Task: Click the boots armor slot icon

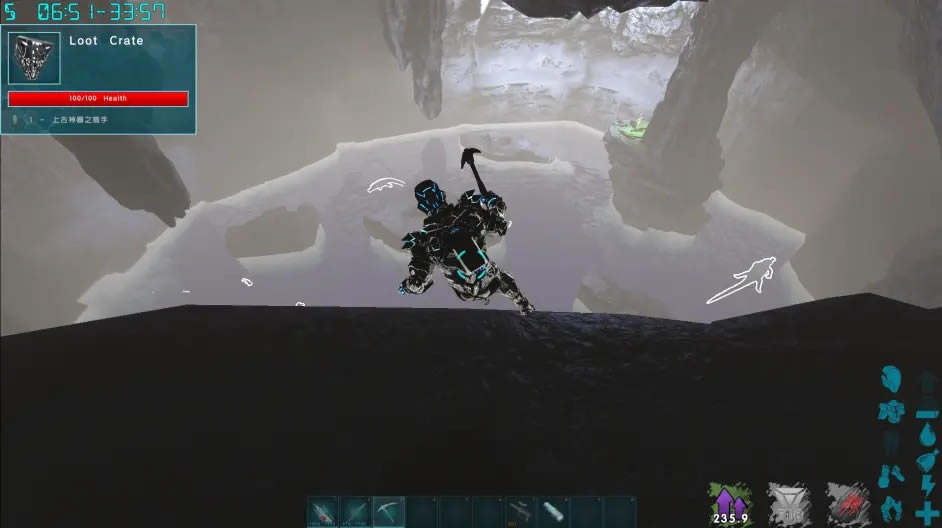Action: [x=891, y=506]
